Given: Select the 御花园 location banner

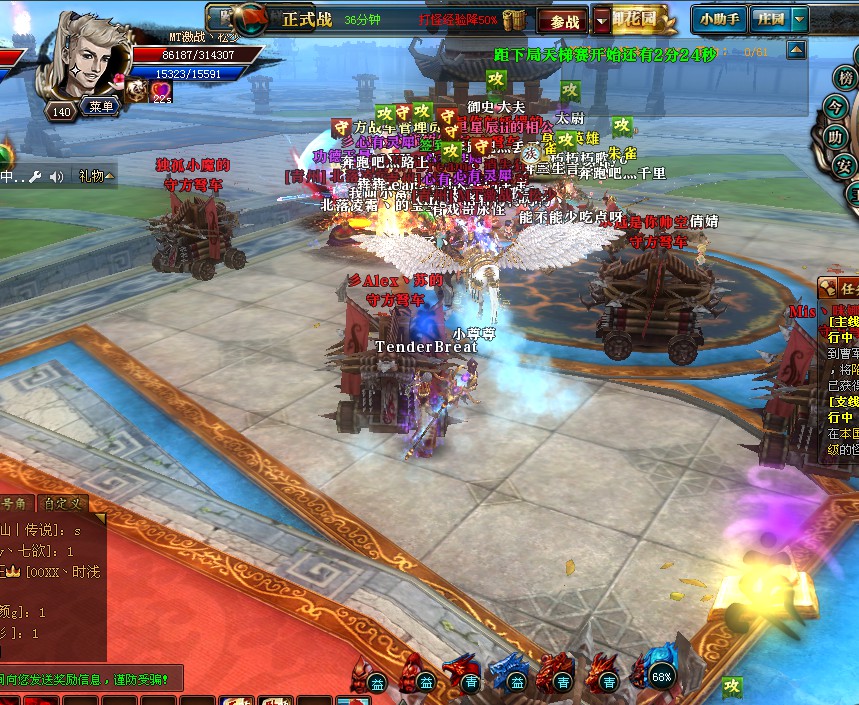Looking at the screenshot, I should coord(640,19).
